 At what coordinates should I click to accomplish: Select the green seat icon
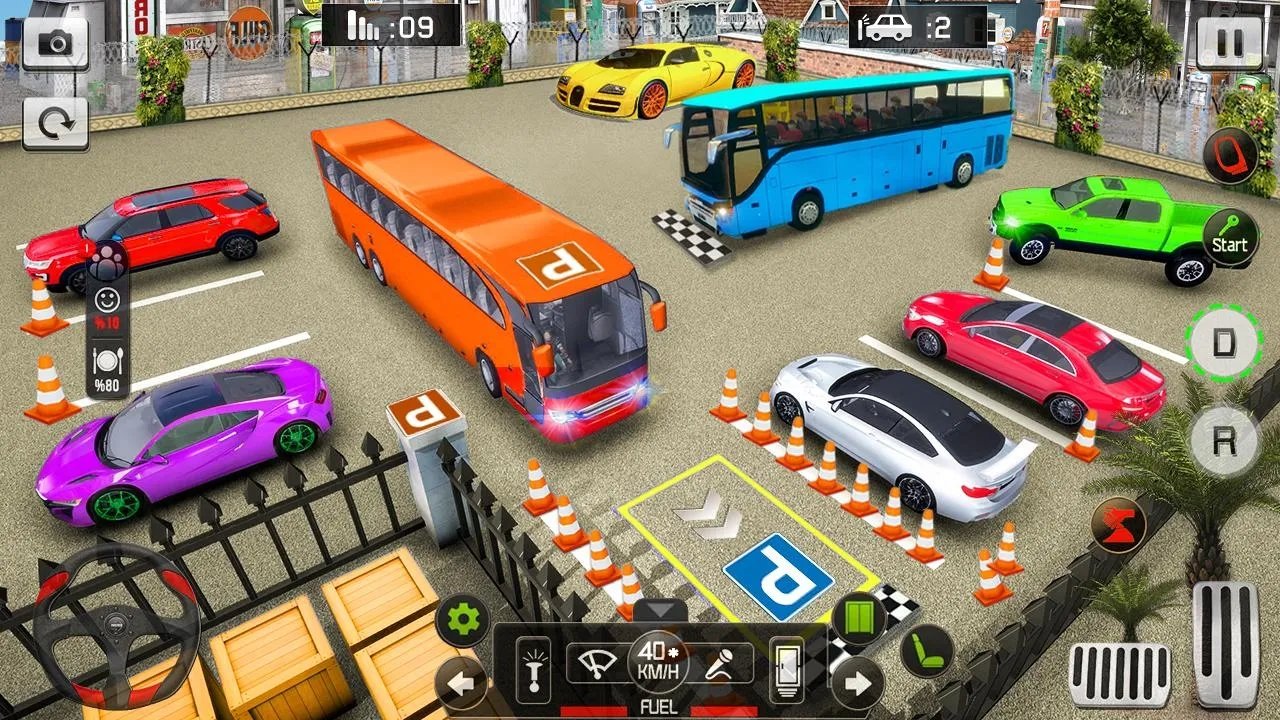pyautogui.click(x=926, y=651)
